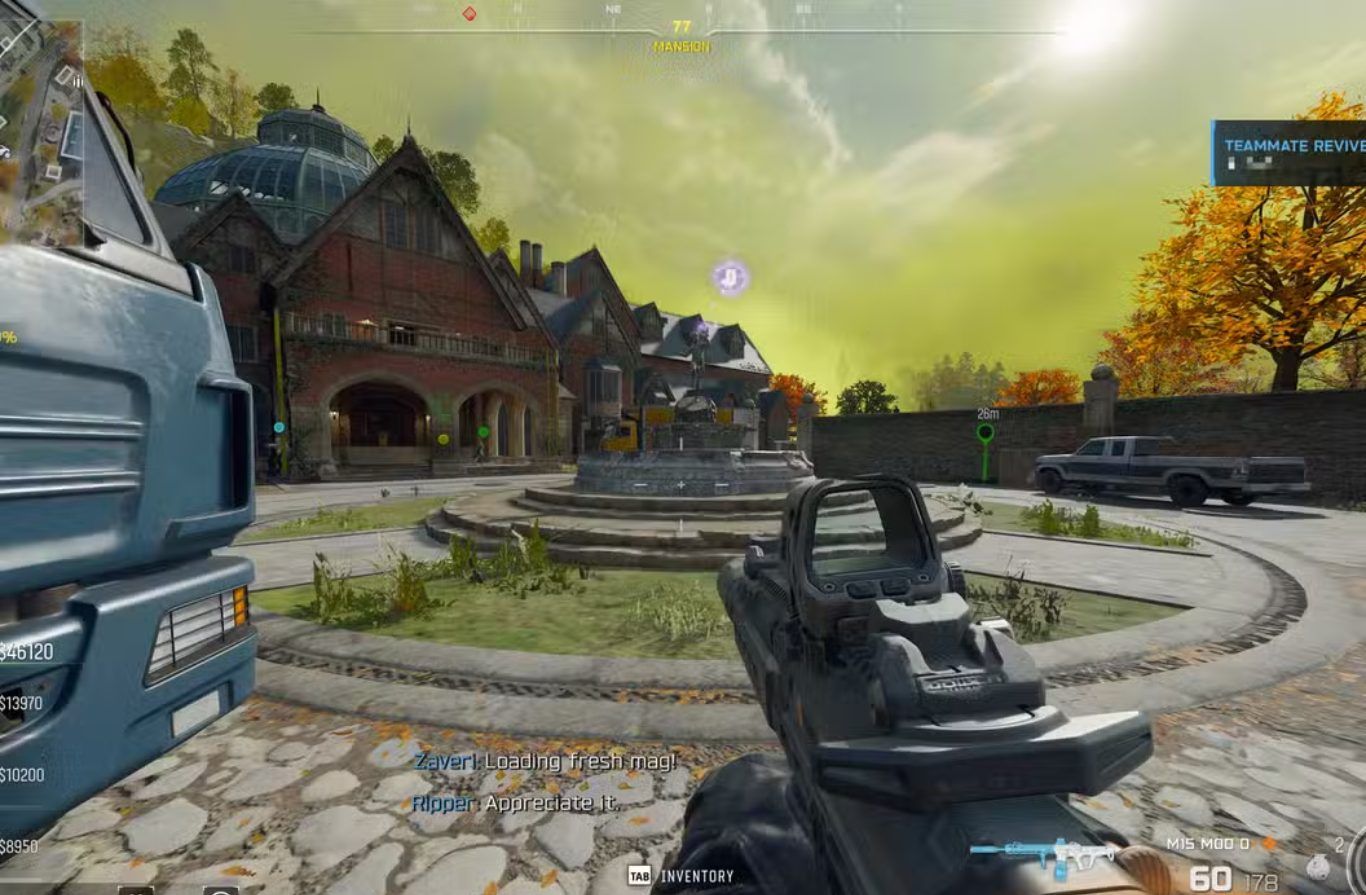Click the green 26m ping marker
Screen dimensions: 1366x895
pos(985,433)
